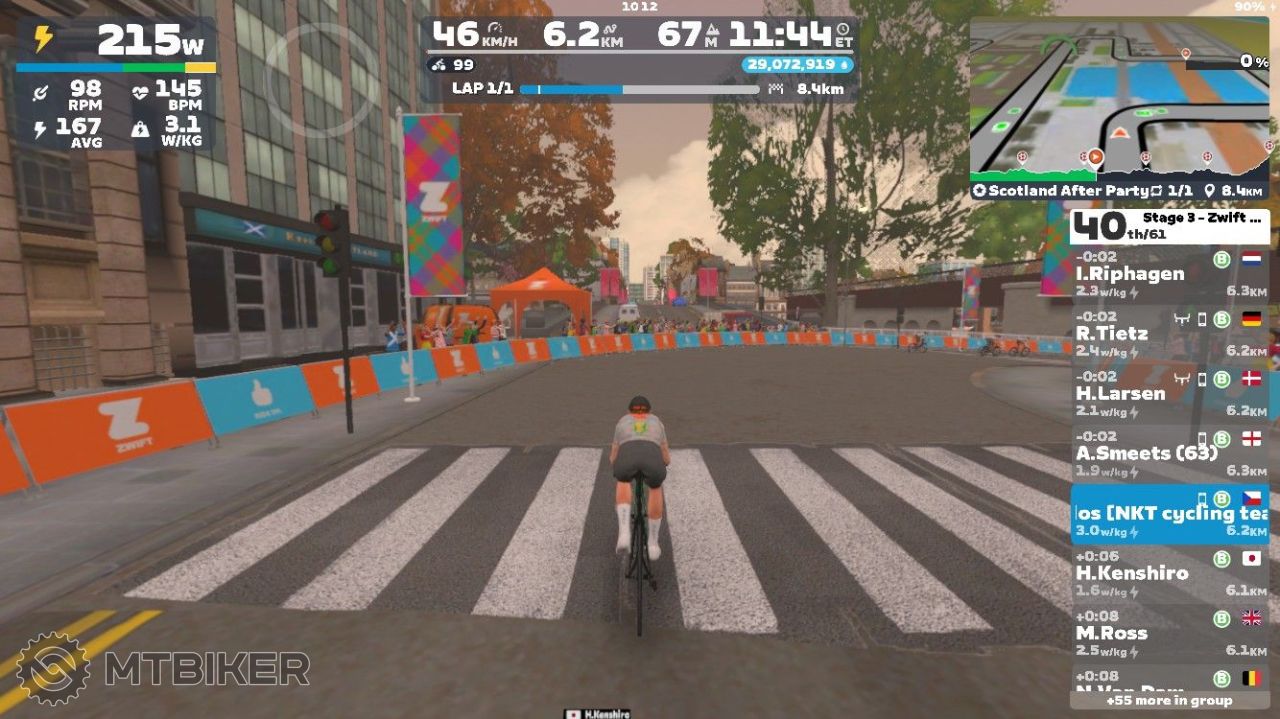Image resolution: width=1280 pixels, height=719 pixels.
Task: Pick M.Ross from the rider list
Action: (1168, 634)
